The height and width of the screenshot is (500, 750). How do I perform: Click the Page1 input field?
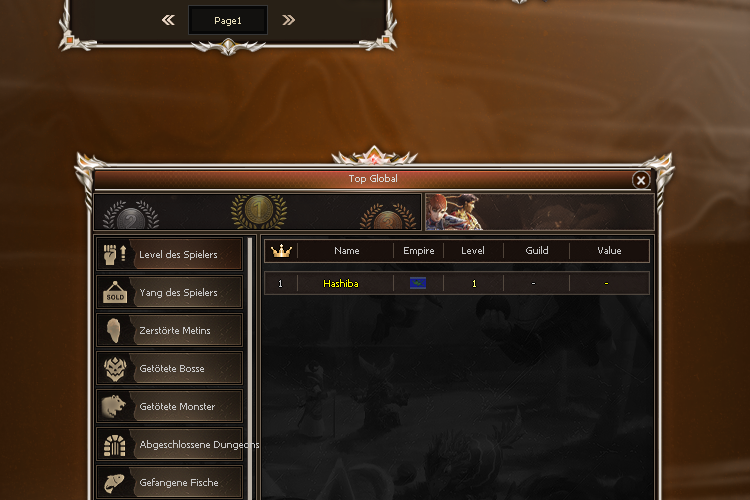click(x=228, y=20)
